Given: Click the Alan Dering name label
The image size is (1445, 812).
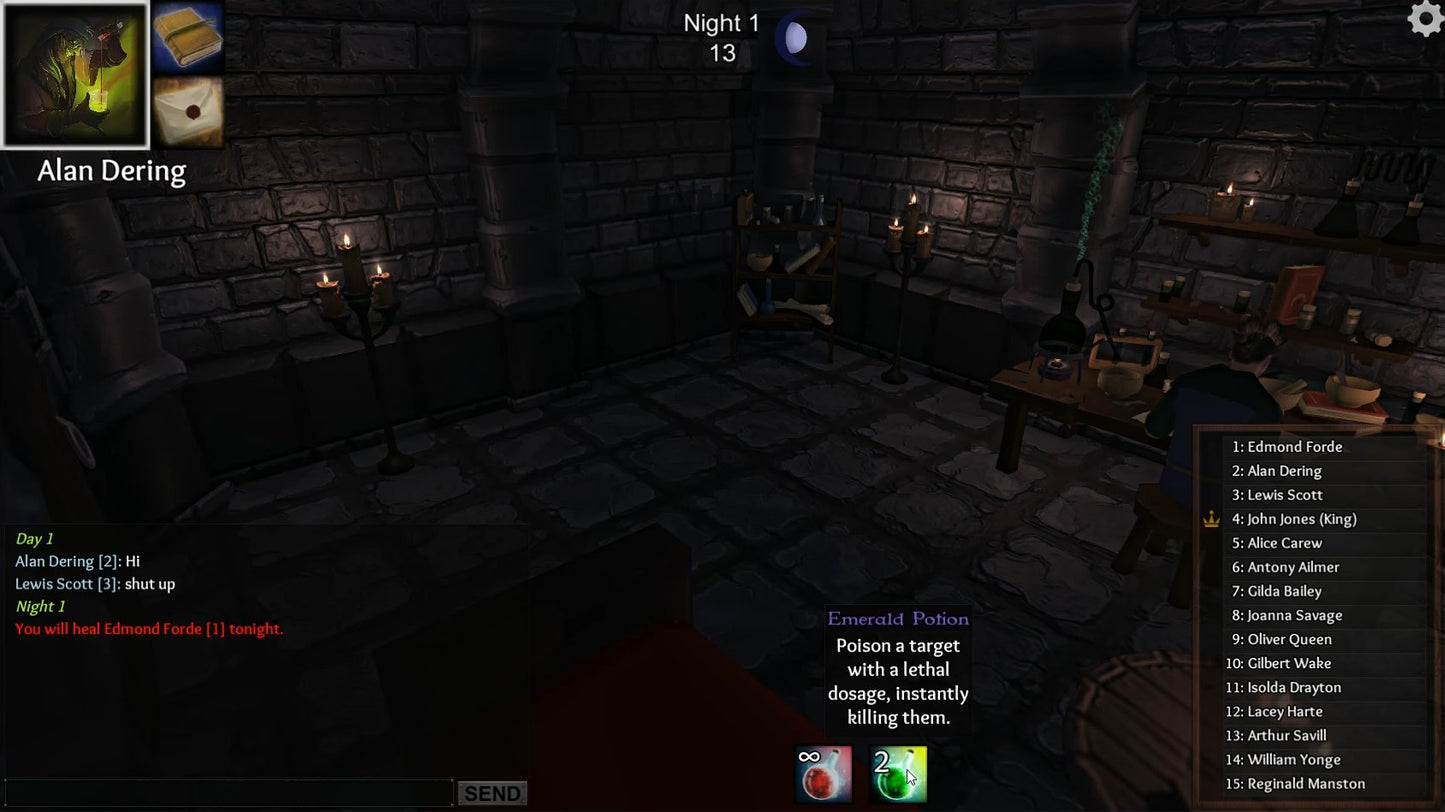Looking at the screenshot, I should (112, 170).
